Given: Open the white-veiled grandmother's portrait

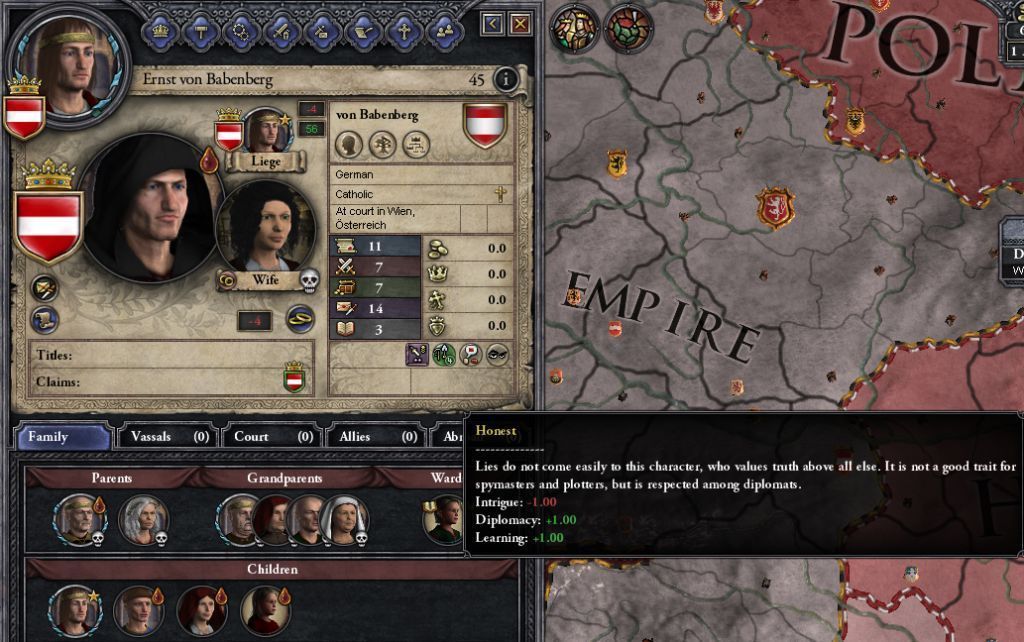Looking at the screenshot, I should pyautogui.click(x=344, y=519).
